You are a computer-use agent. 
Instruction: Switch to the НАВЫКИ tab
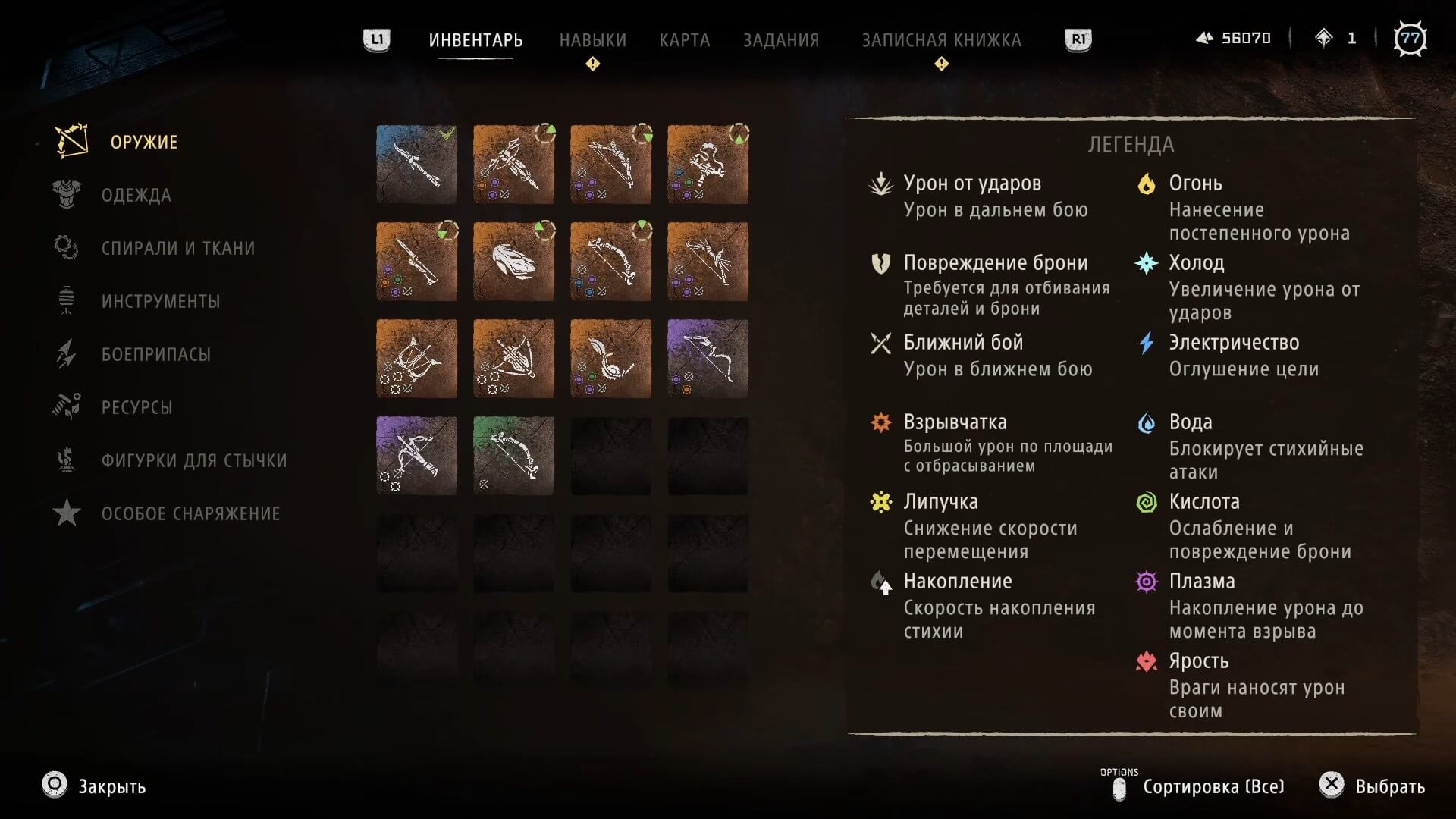pyautogui.click(x=592, y=40)
